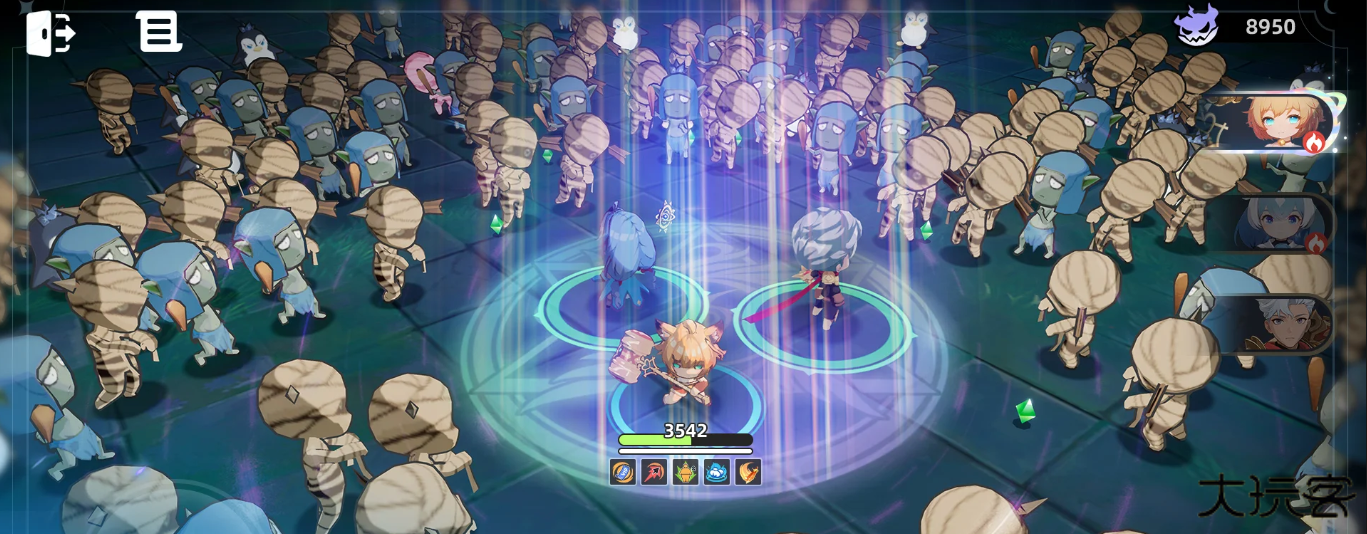This screenshot has height=534, width=1367.
Task: Open the scroll list menu
Action: pos(158,32)
